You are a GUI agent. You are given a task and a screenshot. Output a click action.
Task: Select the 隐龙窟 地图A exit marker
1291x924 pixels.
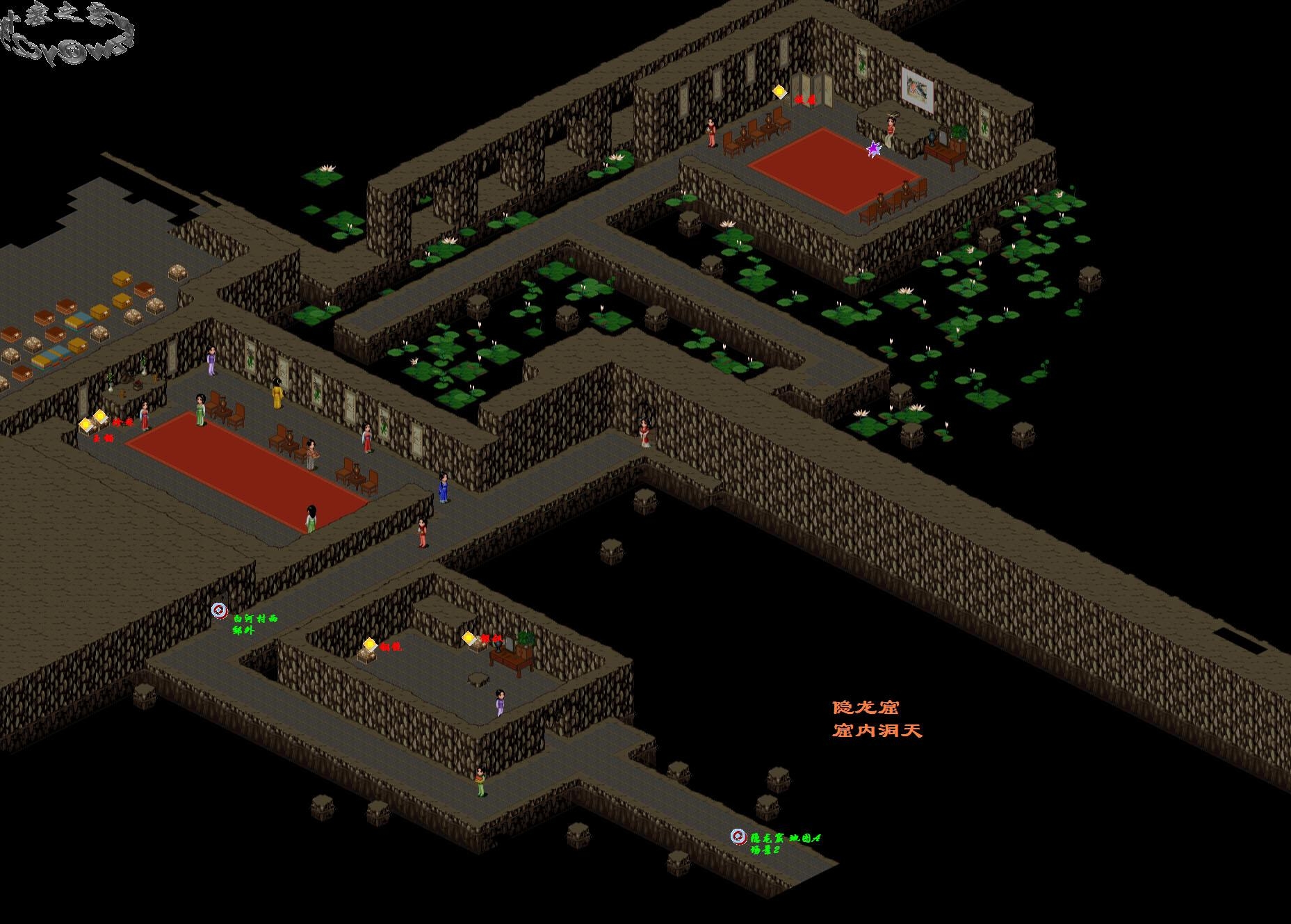pos(738,836)
